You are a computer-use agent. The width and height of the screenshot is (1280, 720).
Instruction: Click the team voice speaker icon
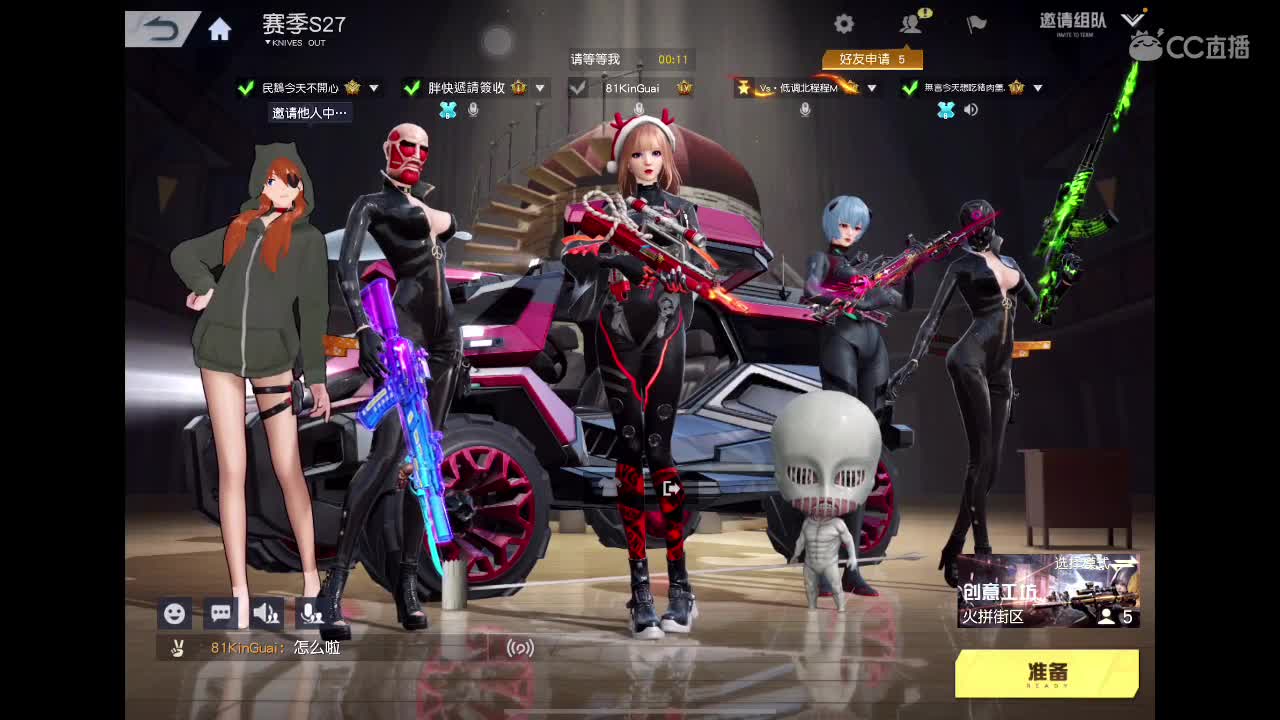268,613
